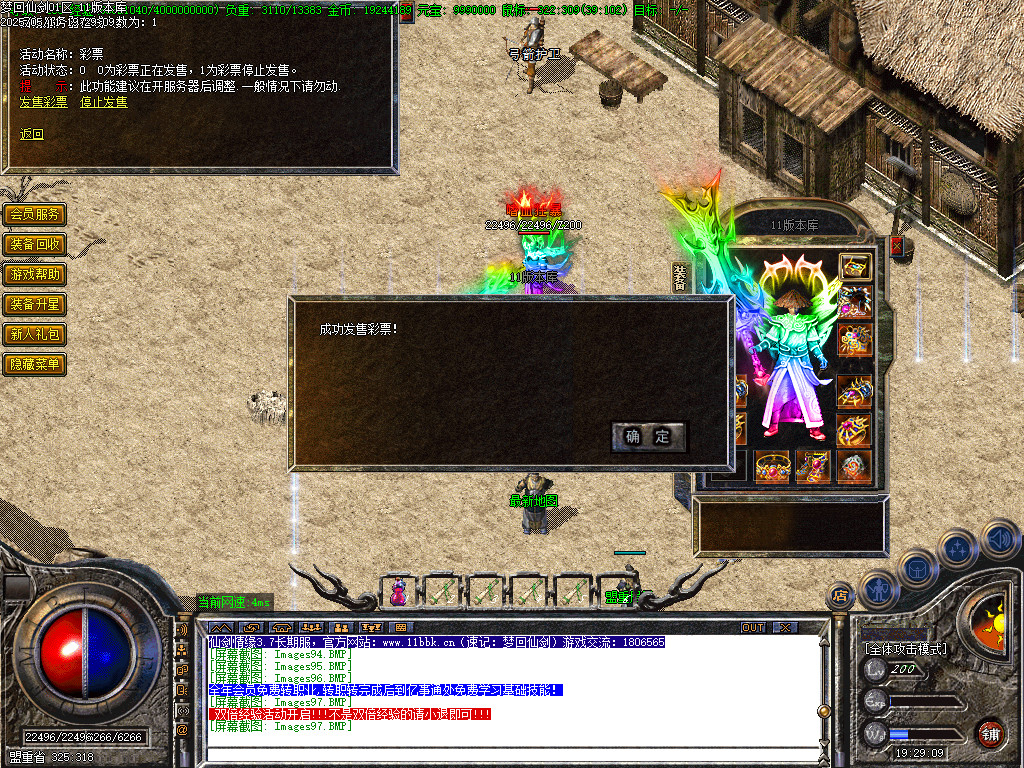Click 返回 to go back
This screenshot has width=1024, height=768.
(x=32, y=134)
